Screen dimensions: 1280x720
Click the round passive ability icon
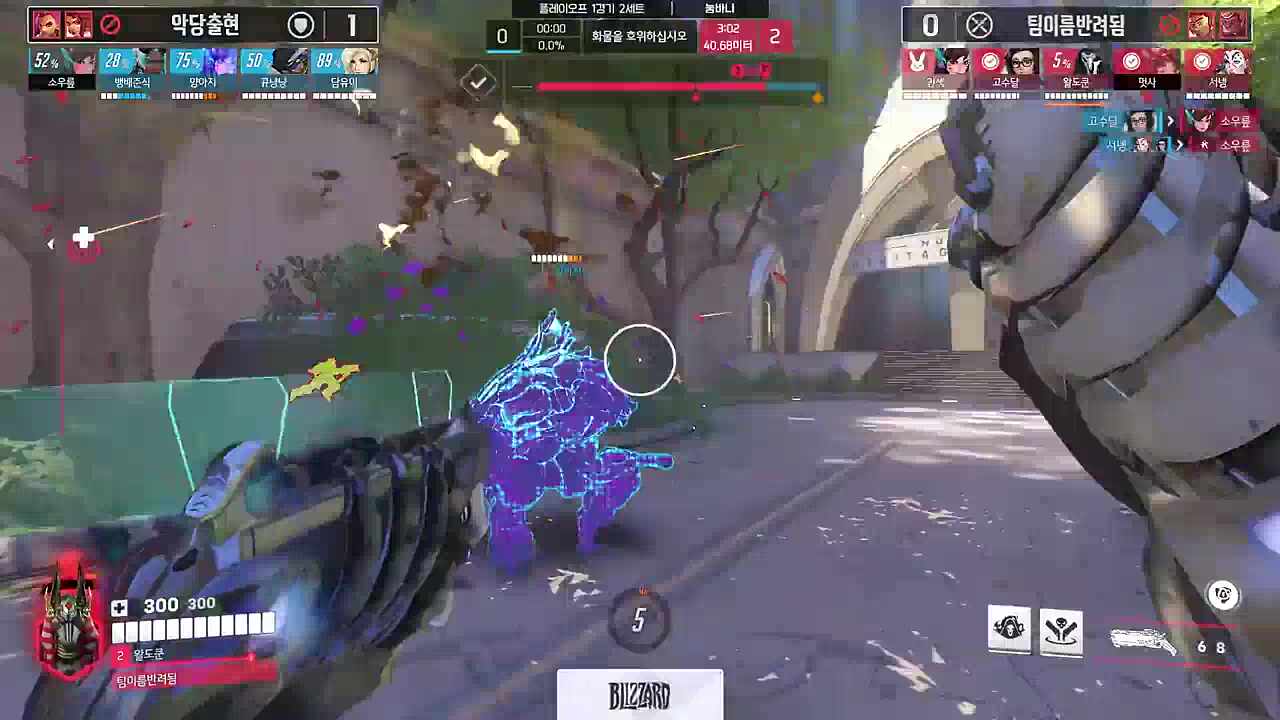[1222, 596]
